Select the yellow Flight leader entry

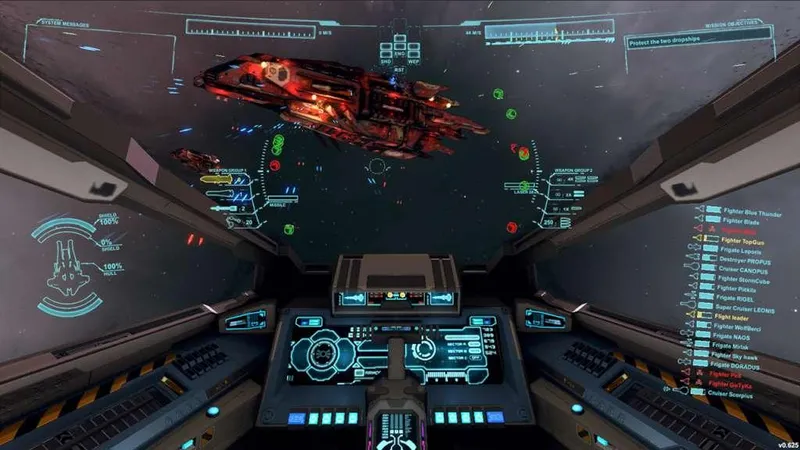[733, 316]
